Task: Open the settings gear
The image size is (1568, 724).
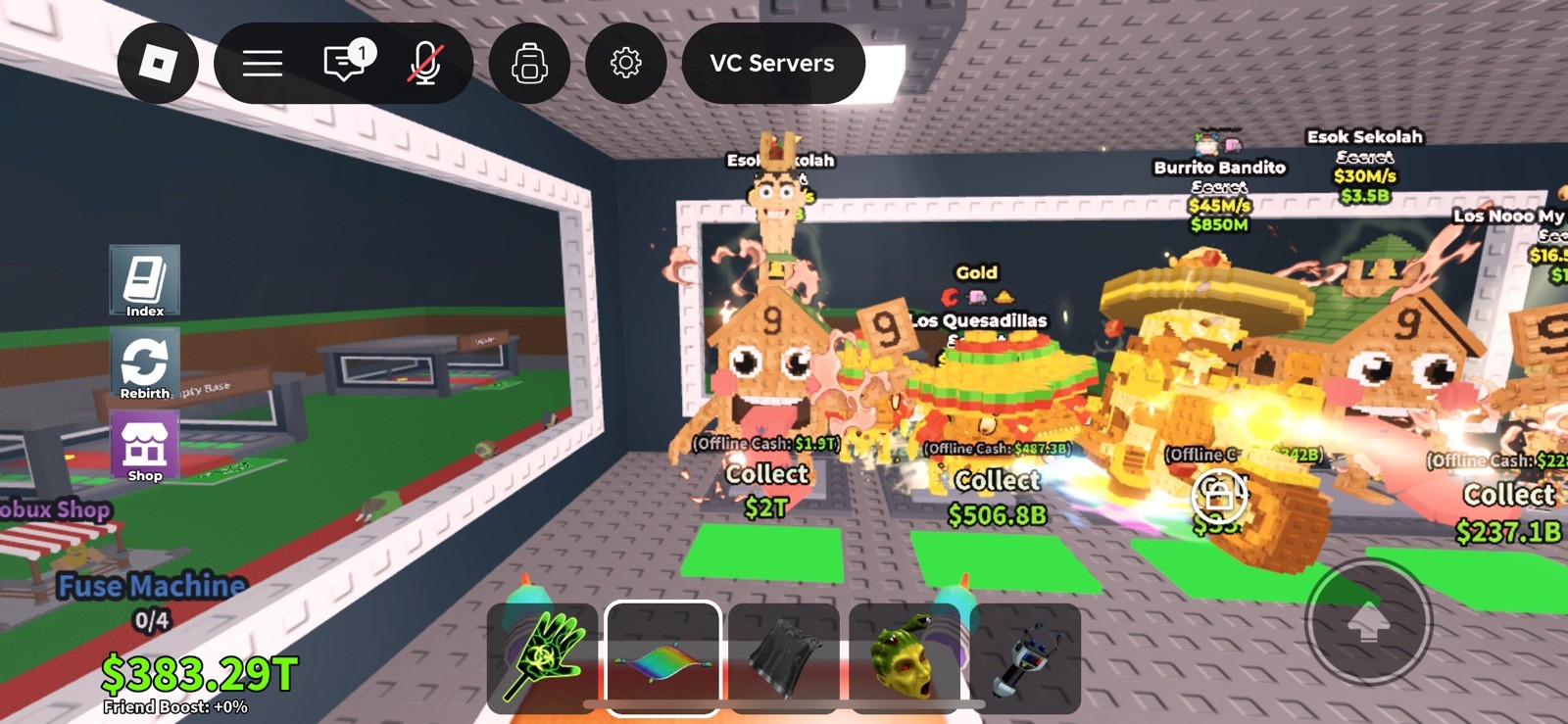Action: 626,63
